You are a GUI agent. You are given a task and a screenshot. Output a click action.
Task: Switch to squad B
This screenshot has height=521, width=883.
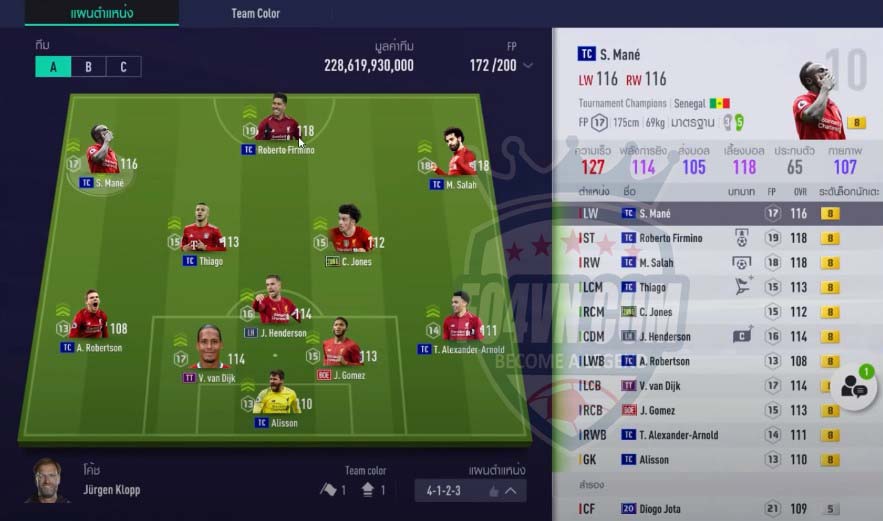click(x=88, y=67)
